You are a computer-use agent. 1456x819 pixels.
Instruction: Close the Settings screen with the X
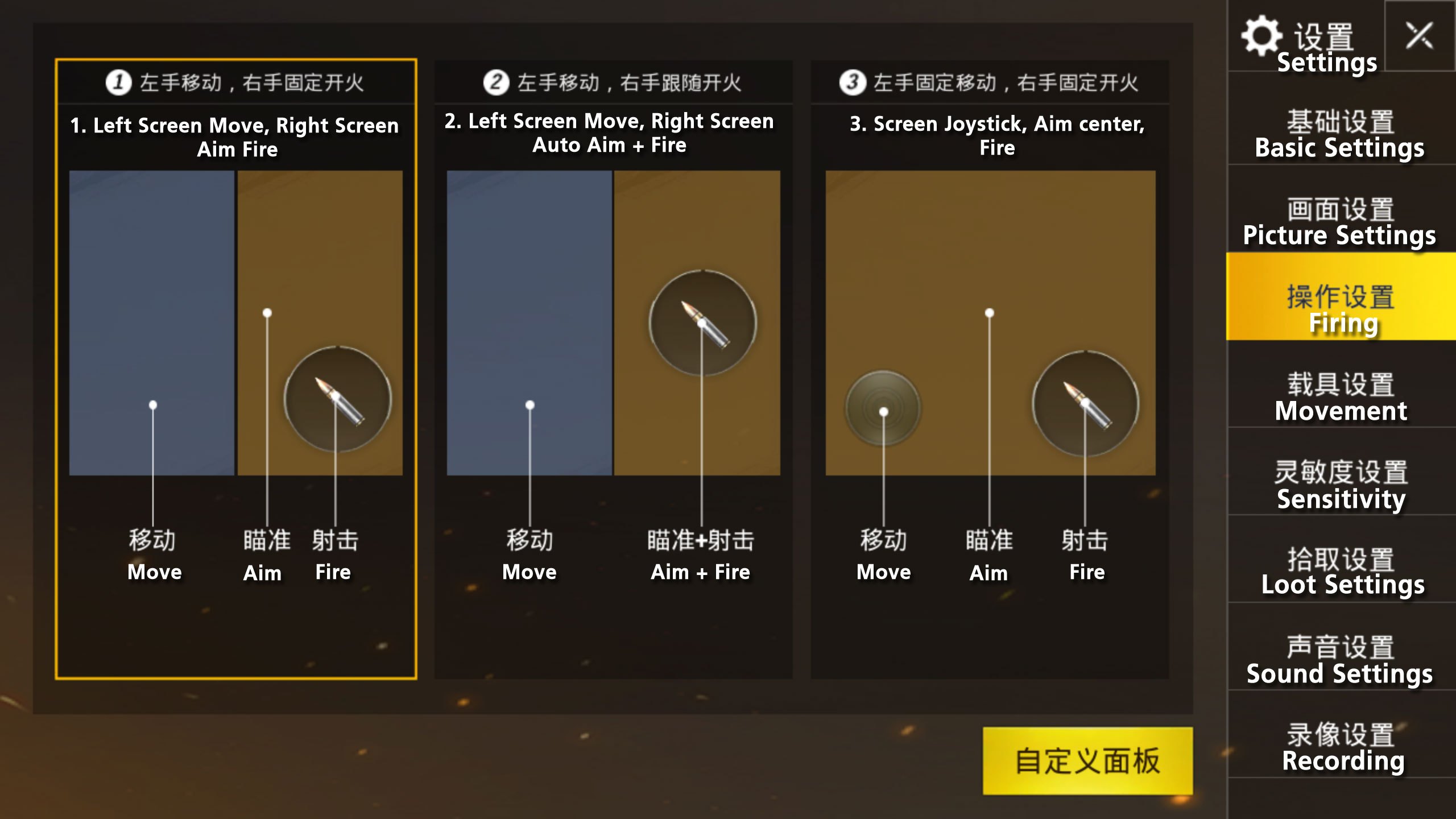pos(1419,36)
